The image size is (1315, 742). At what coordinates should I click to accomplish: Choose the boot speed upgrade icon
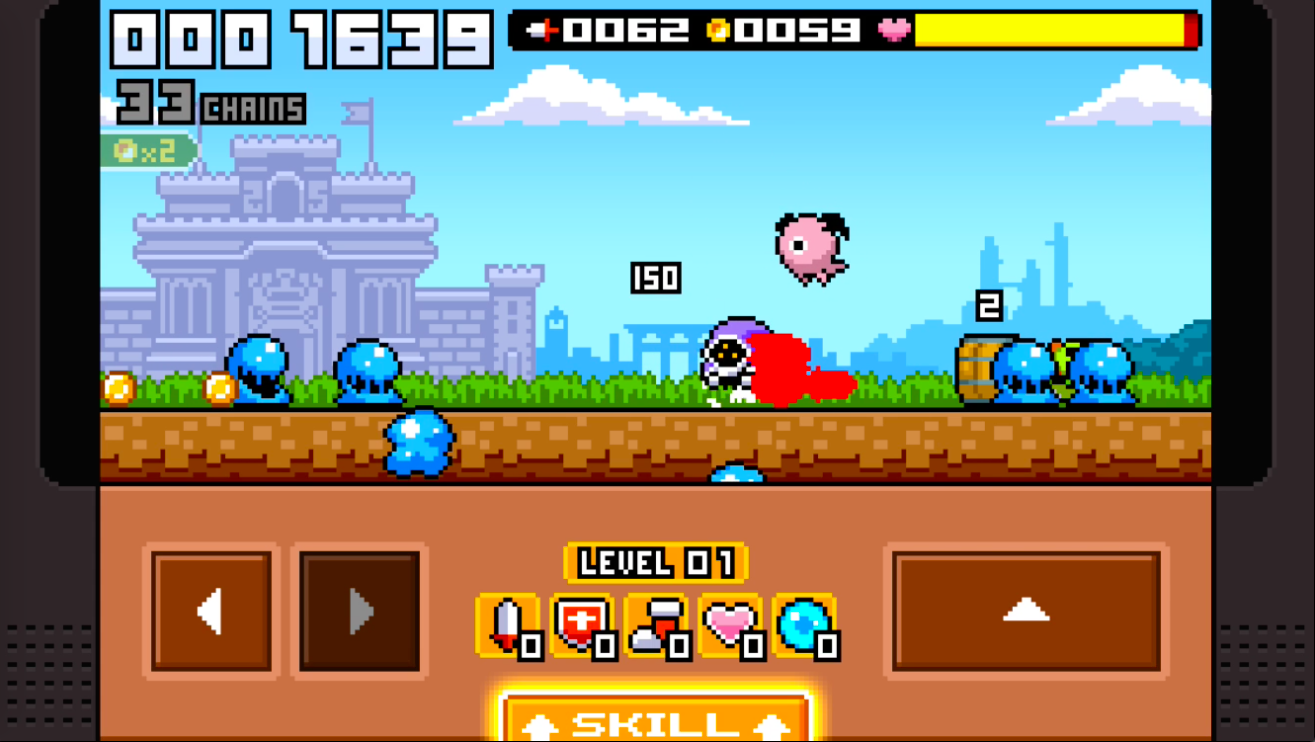[656, 626]
